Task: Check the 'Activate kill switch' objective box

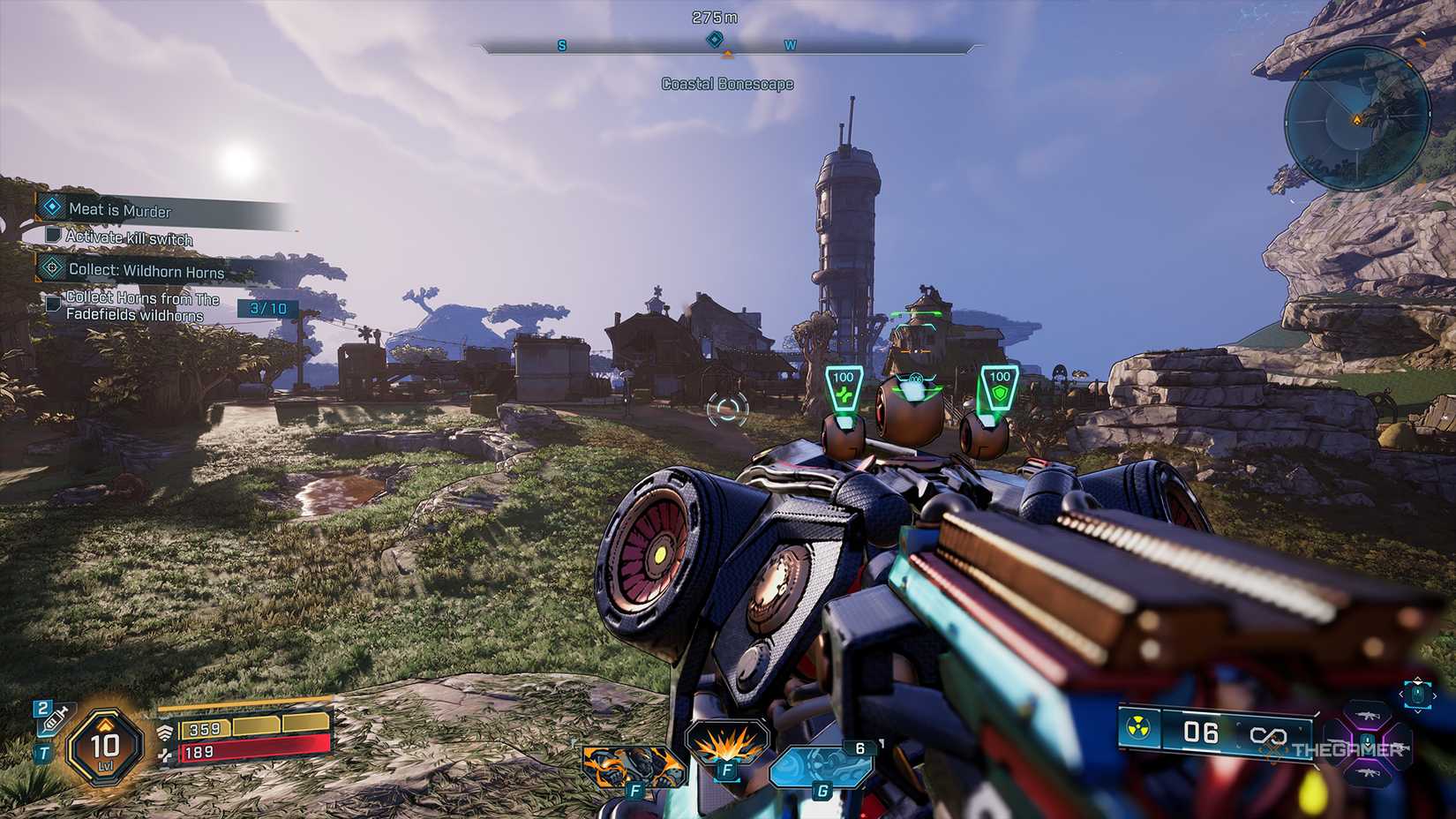Action: (x=54, y=239)
